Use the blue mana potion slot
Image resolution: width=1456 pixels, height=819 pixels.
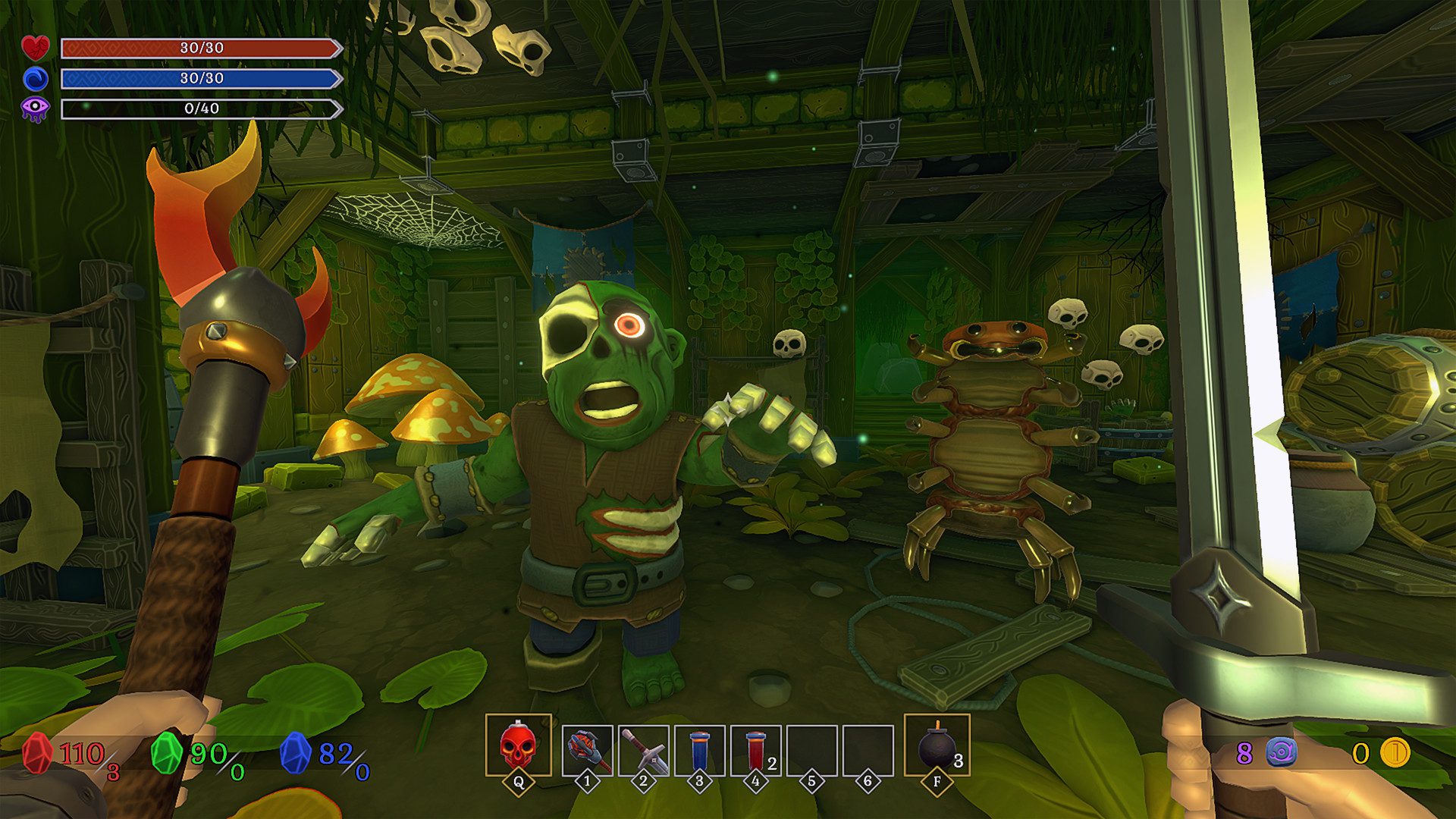699,750
